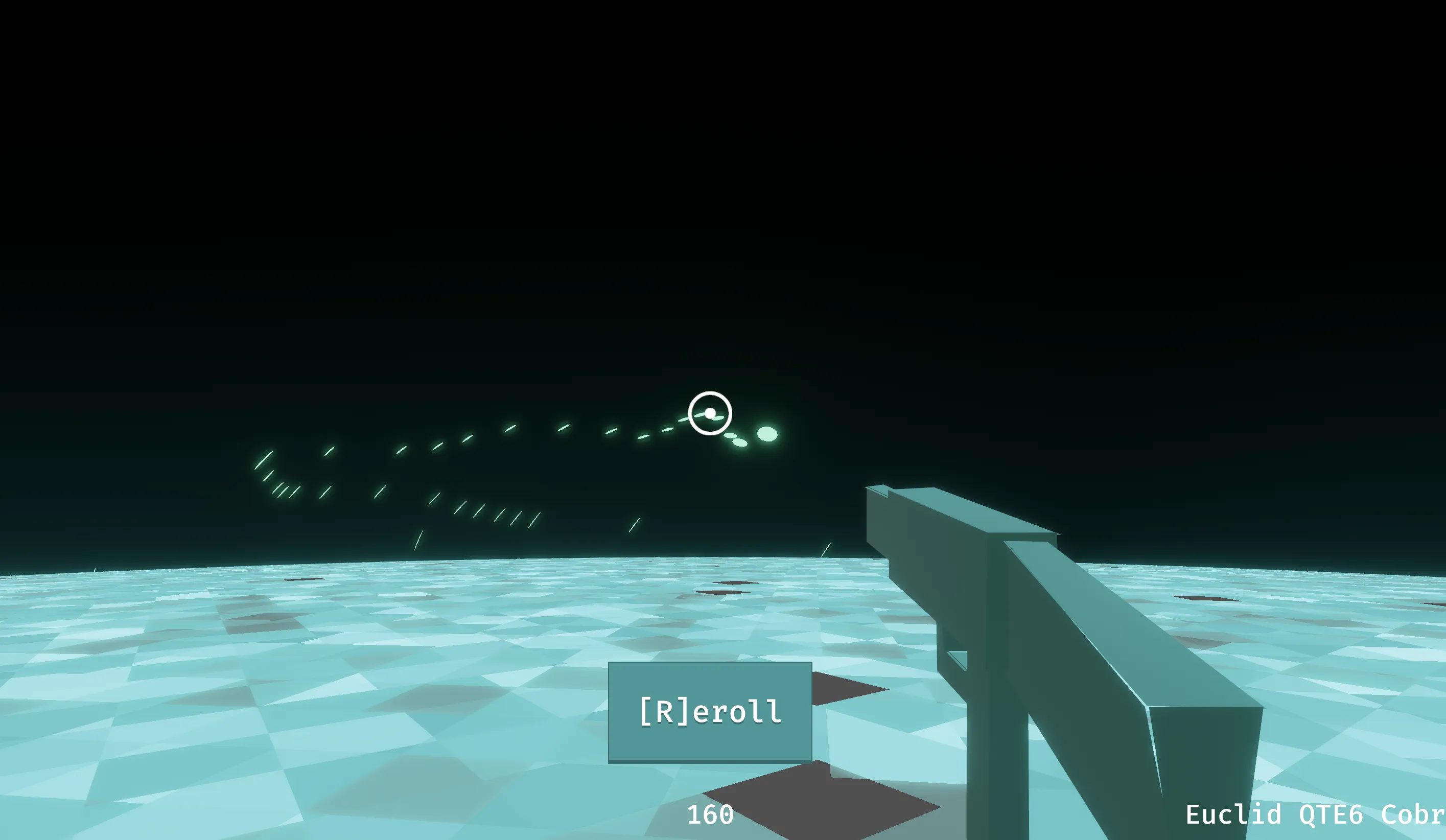Select the large glowing green orb
Image resolution: width=1446 pixels, height=840 pixels.
point(766,434)
